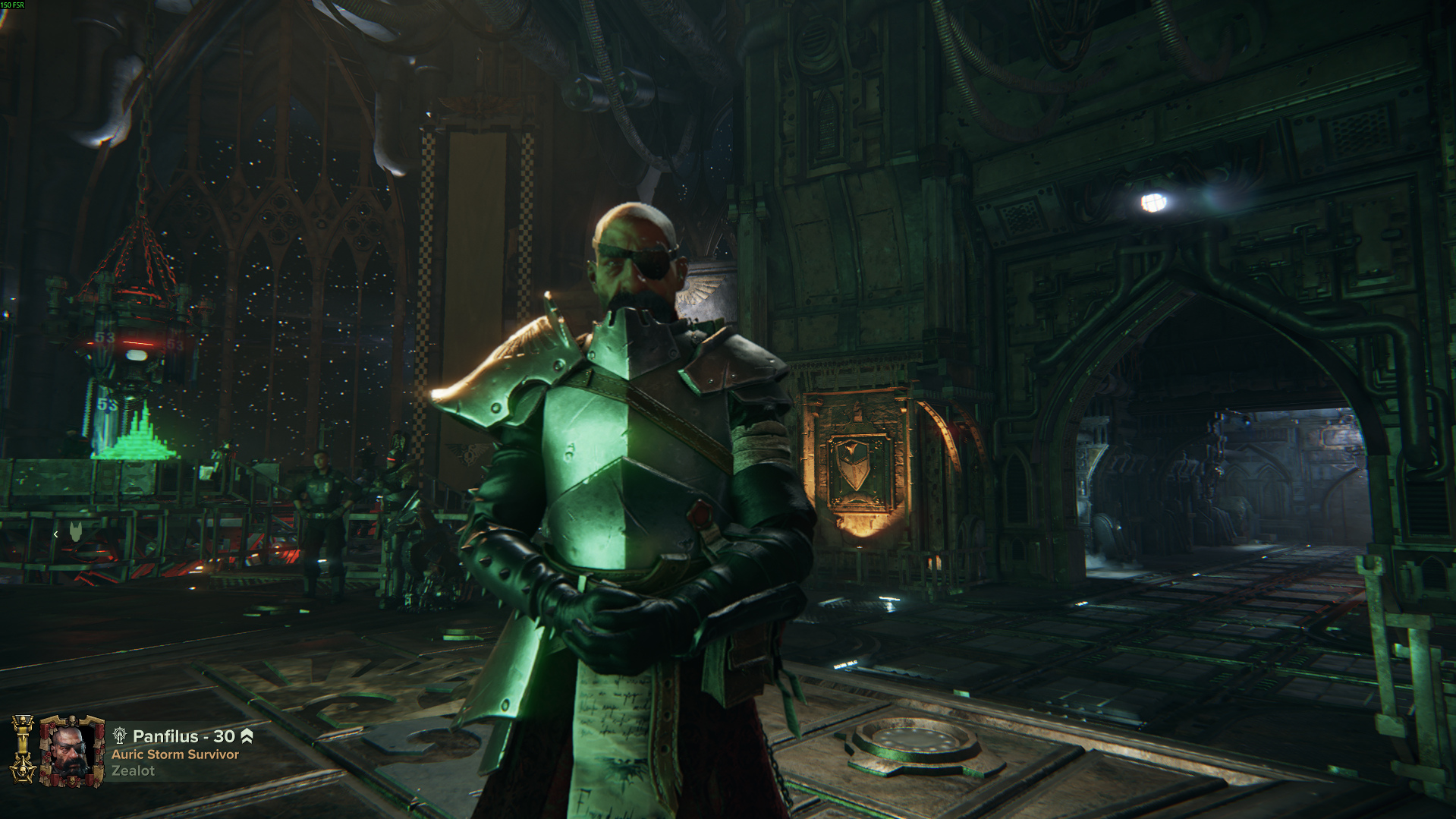
Task: Click the Panfilus player name label
Action: 165,736
